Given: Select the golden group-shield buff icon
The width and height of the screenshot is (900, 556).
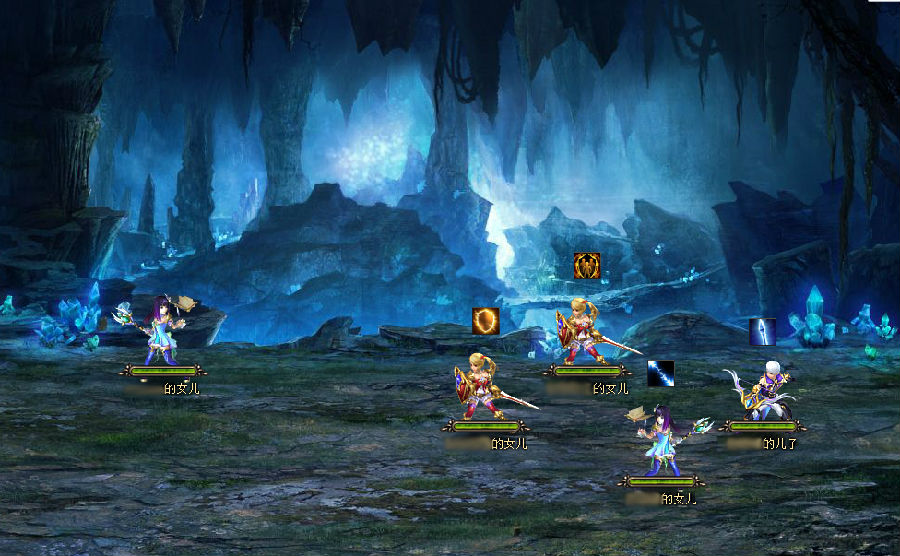Looking at the screenshot, I should pyautogui.click(x=587, y=266).
